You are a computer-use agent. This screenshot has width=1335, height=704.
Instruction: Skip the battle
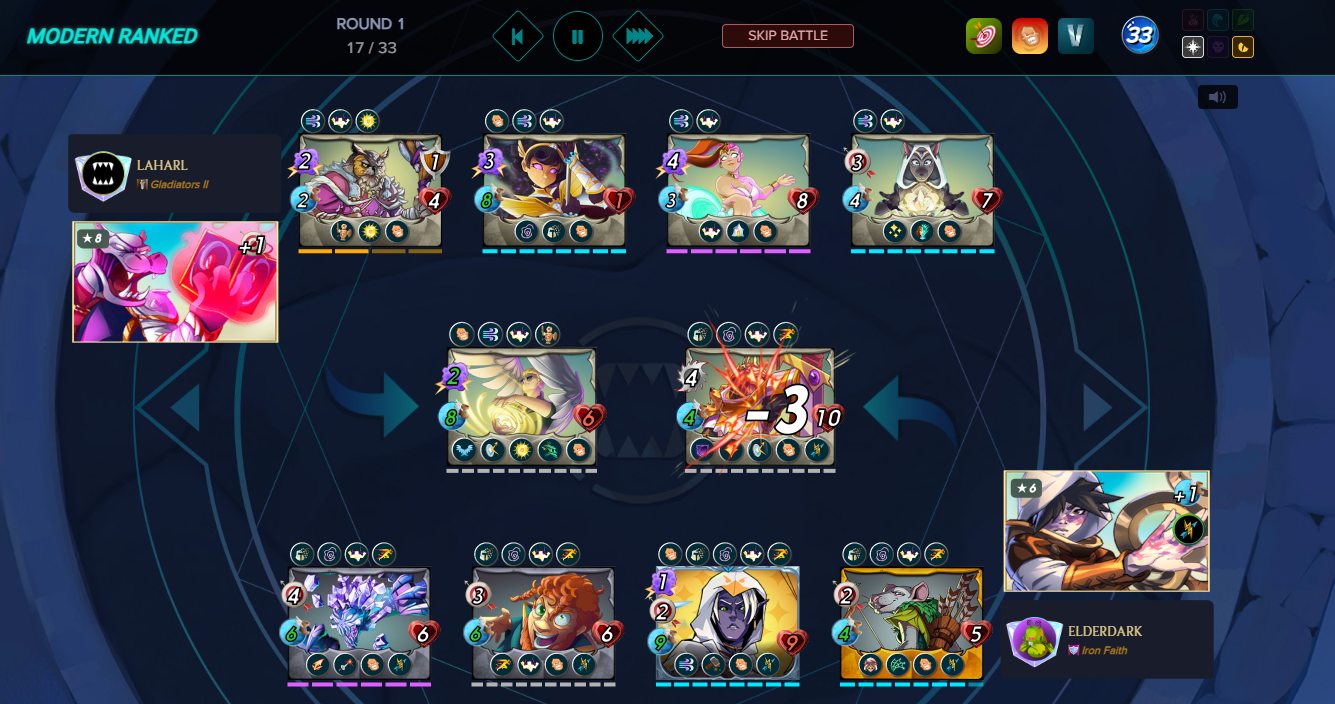(x=787, y=36)
